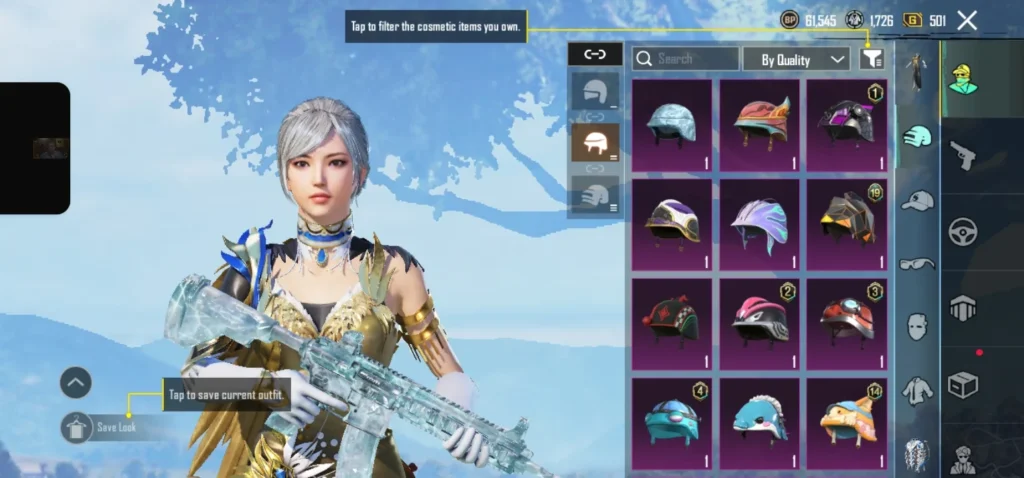This screenshot has width=1024, height=478.
Task: Open the By Quality sort dropdown
Action: pyautogui.click(x=796, y=59)
